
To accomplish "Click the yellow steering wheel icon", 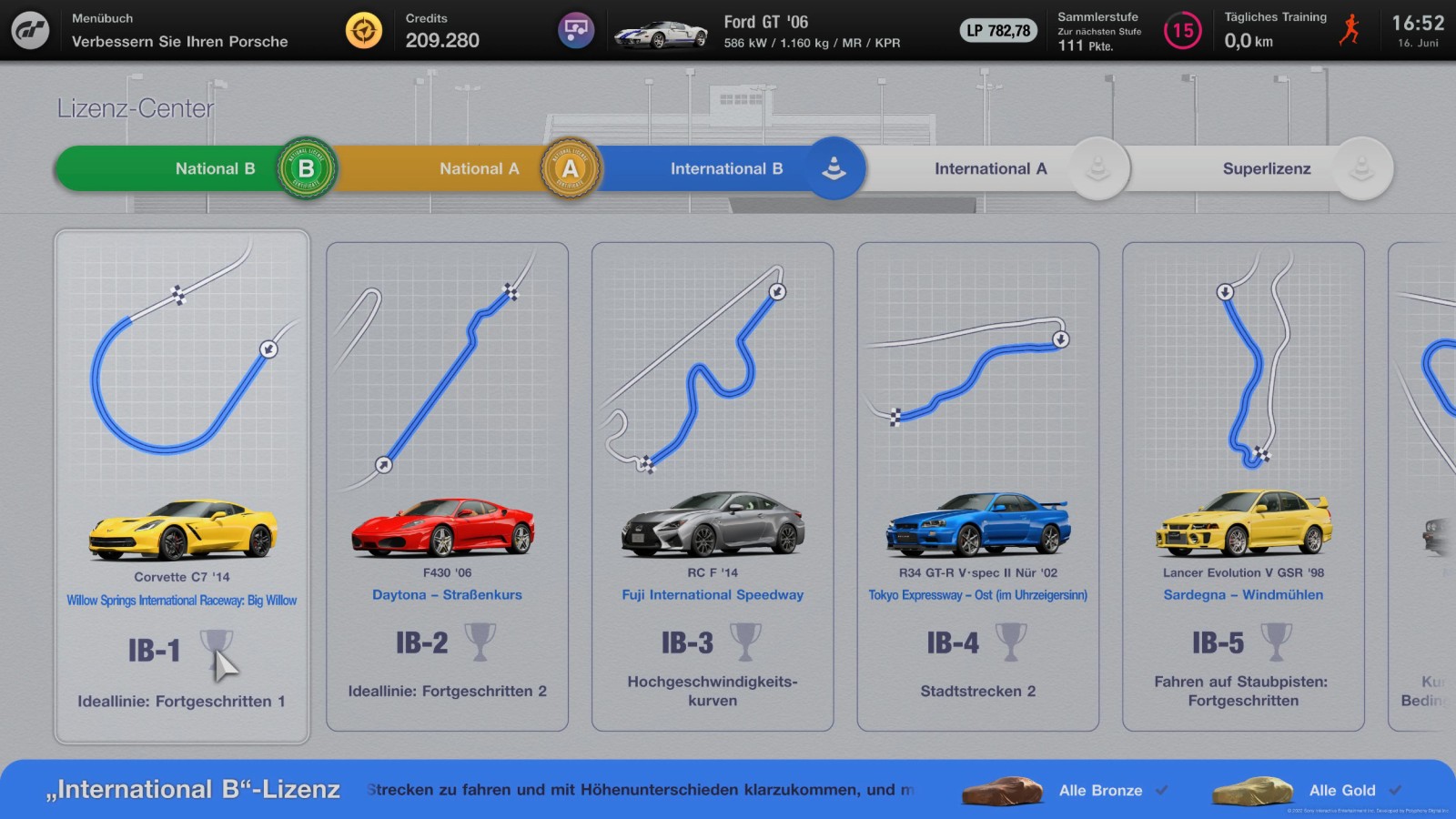I will (364, 30).
